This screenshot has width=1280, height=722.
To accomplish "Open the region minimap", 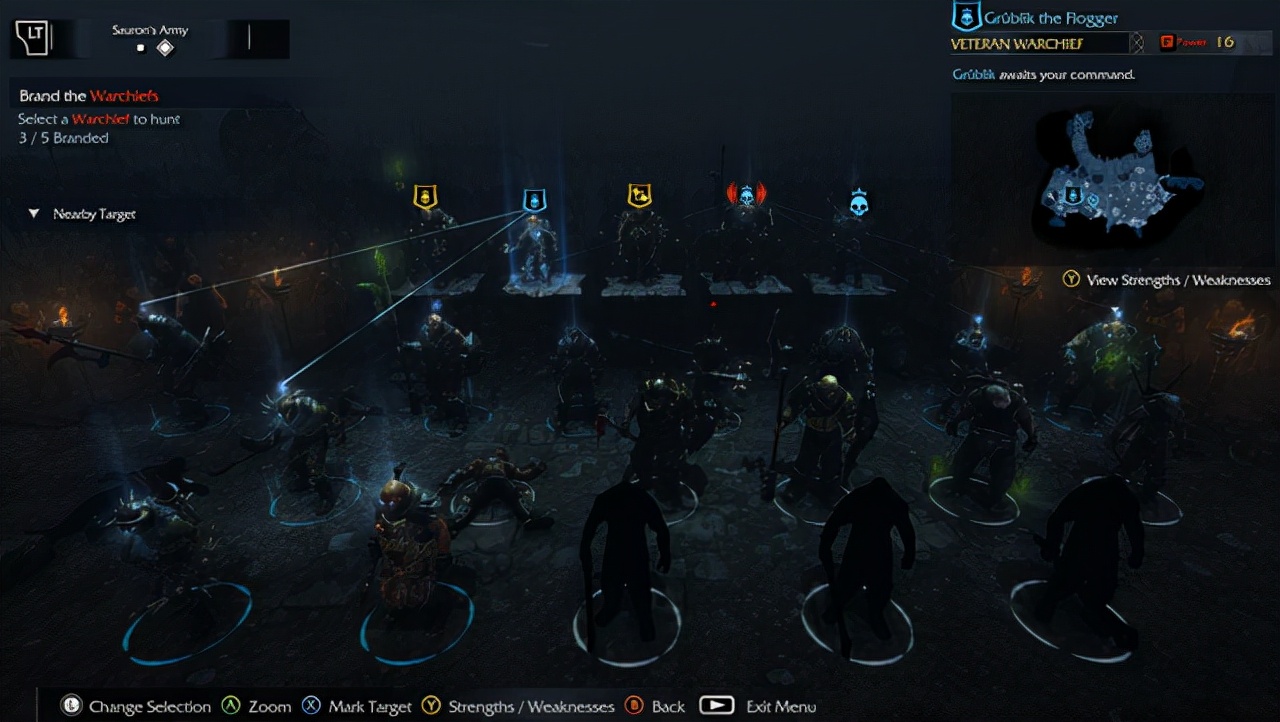I will coord(1112,178).
